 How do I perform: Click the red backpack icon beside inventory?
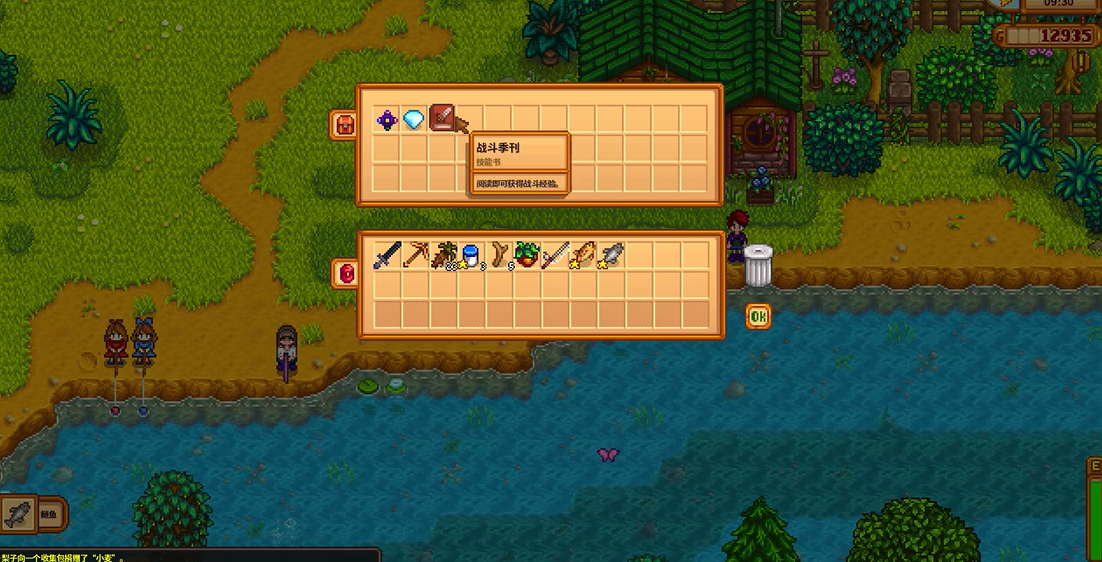coord(344,273)
